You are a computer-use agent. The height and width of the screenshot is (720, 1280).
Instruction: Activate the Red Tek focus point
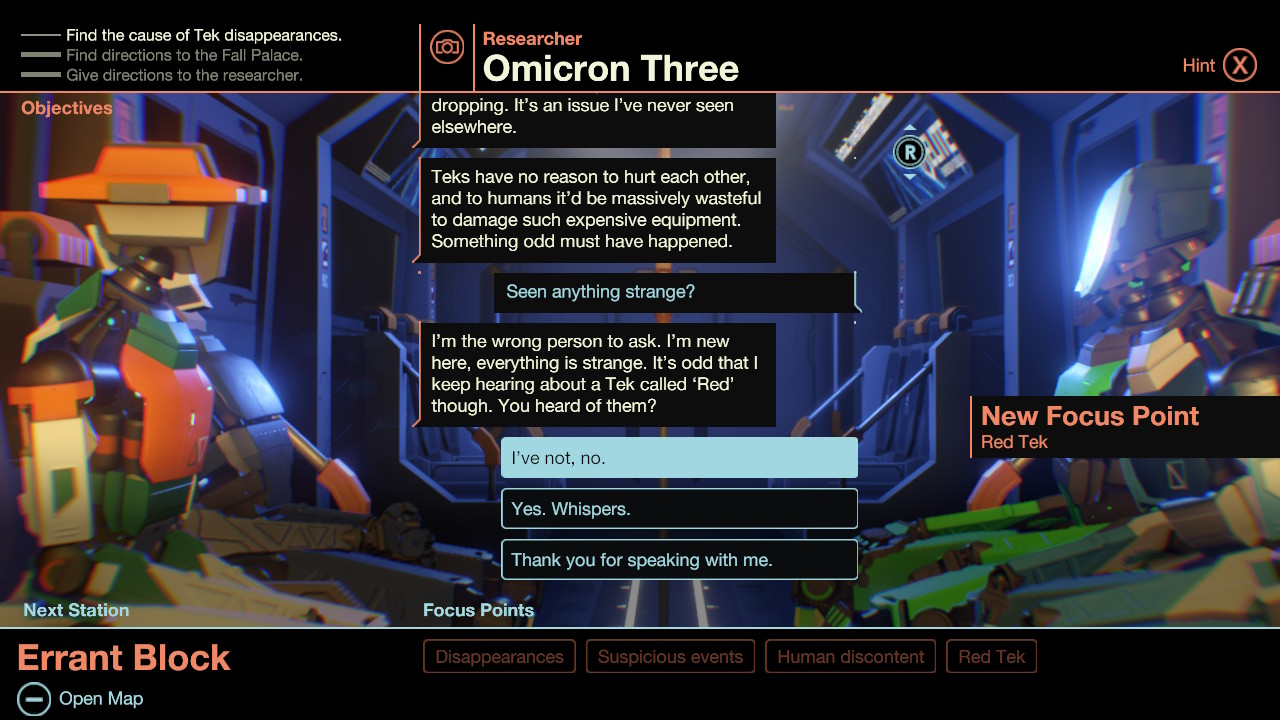[x=991, y=656]
